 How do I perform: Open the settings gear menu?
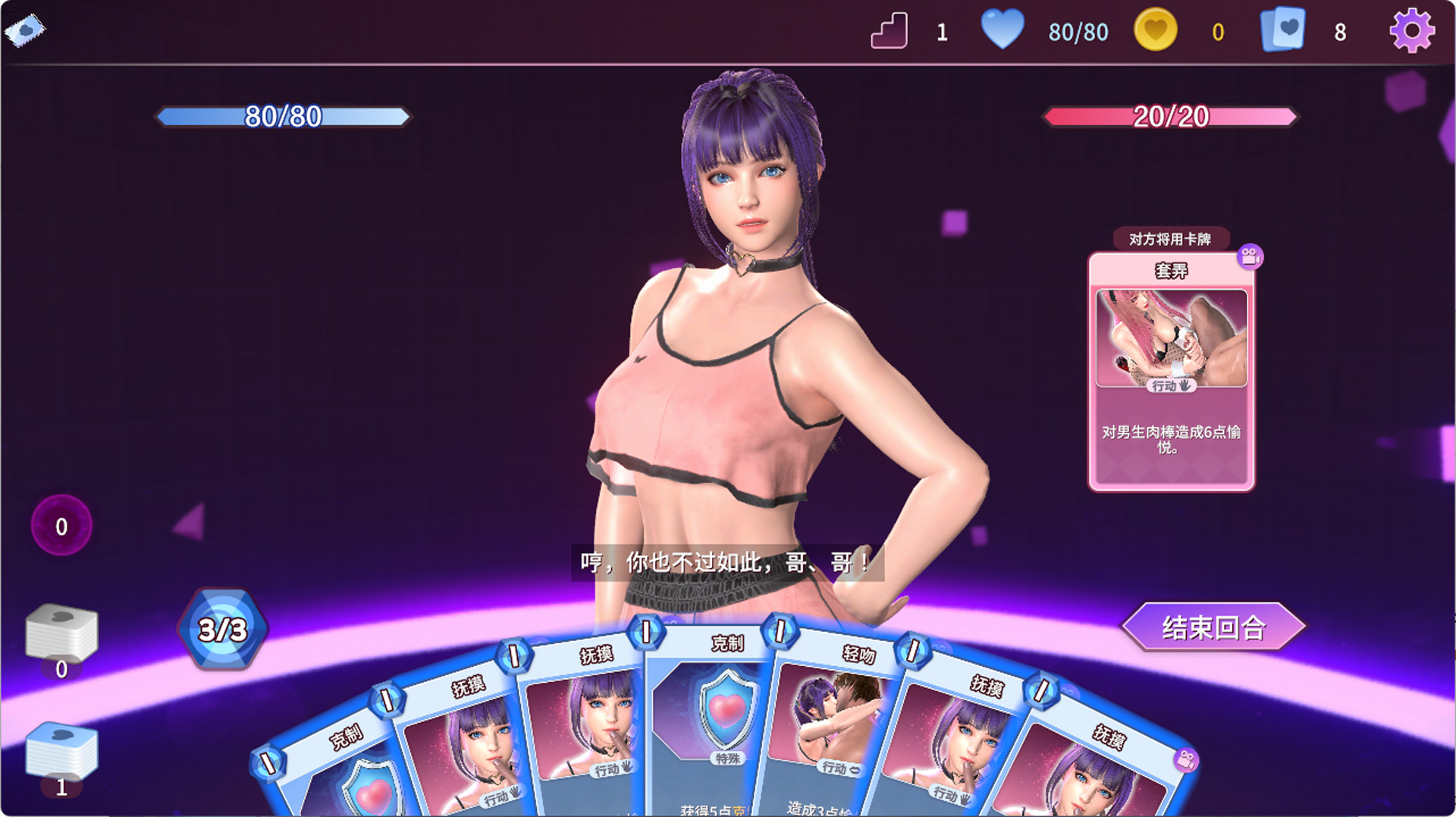[1411, 31]
